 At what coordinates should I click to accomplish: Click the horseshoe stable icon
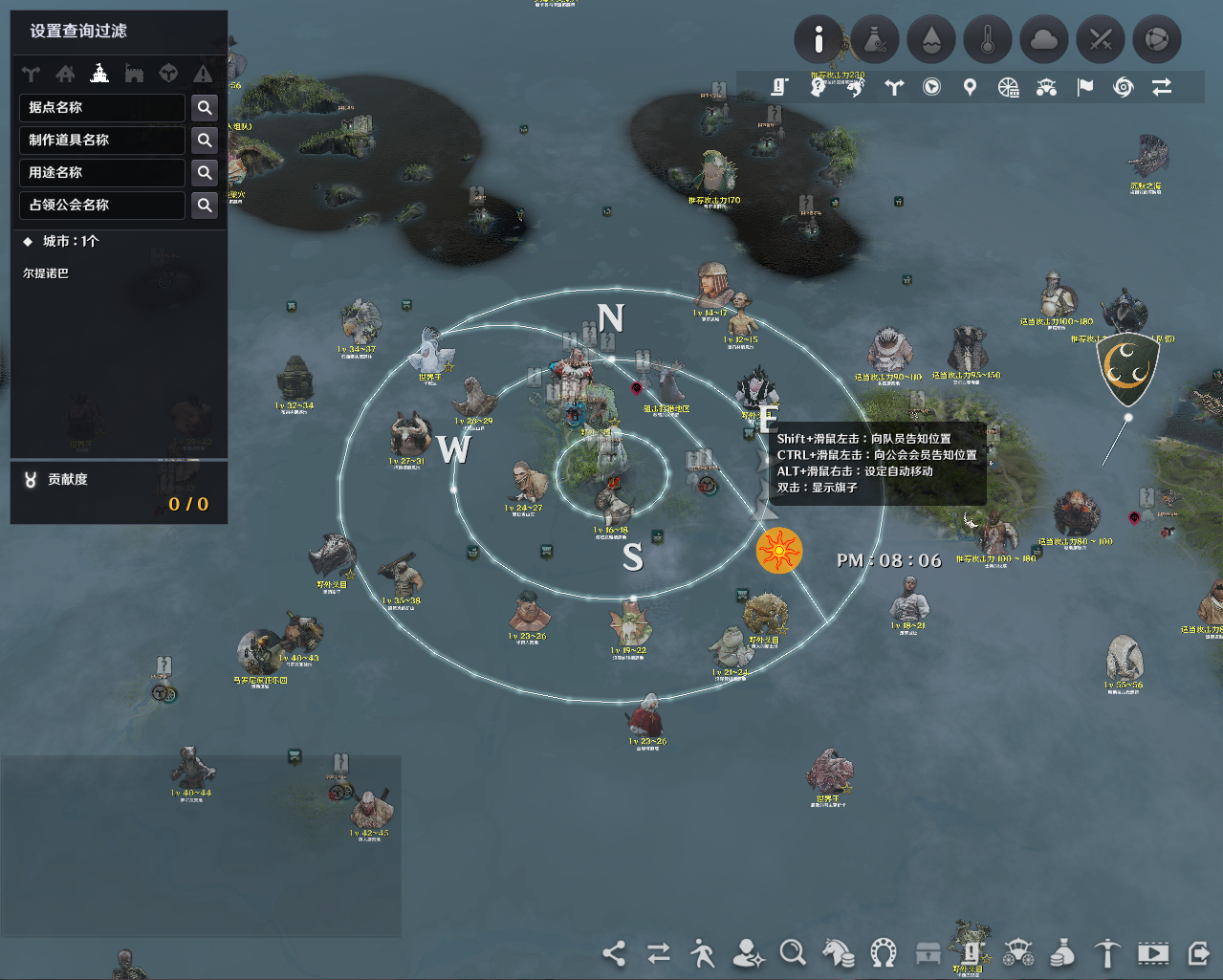pyautogui.click(x=884, y=952)
